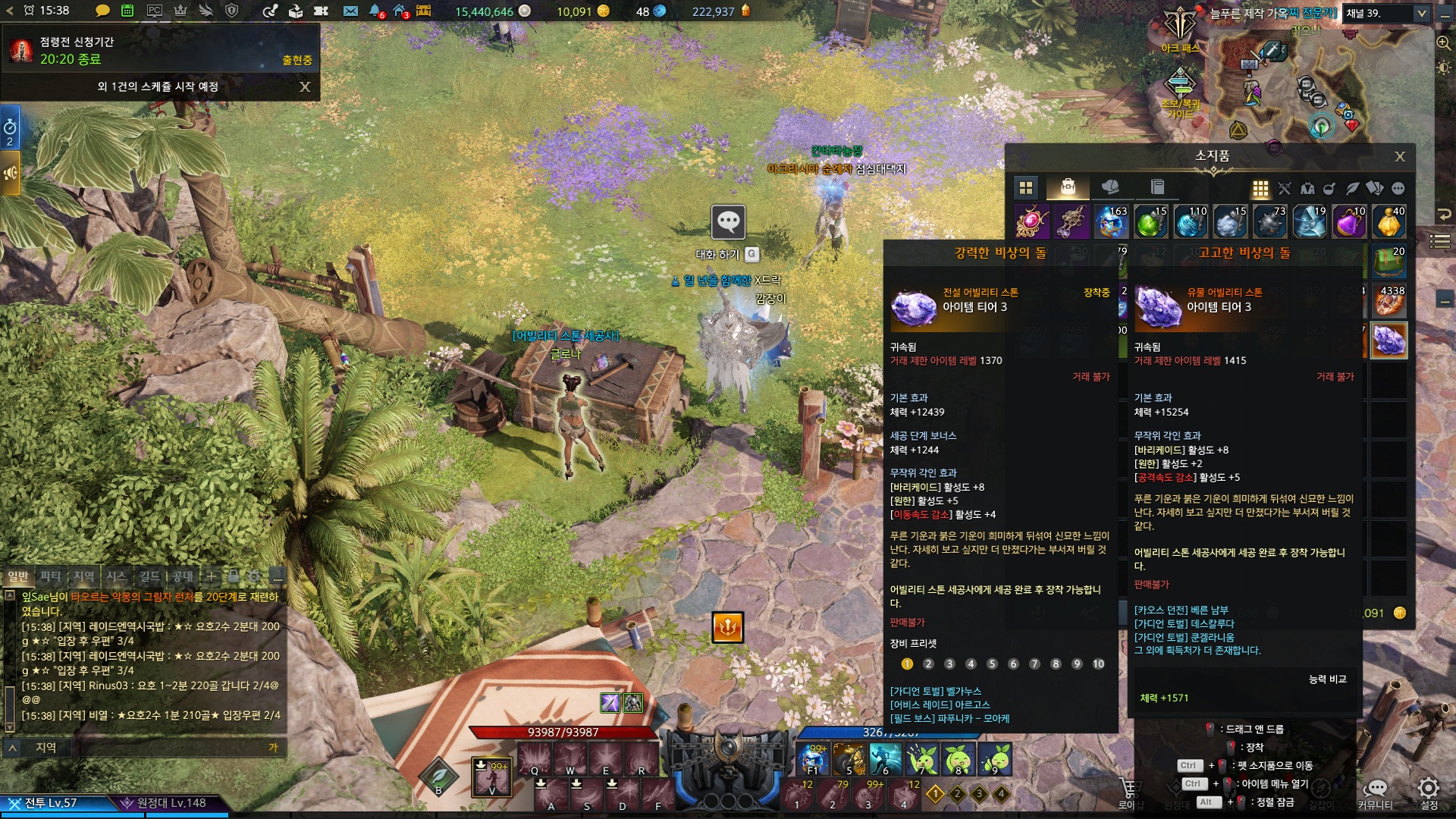
Task: Close the 소지품 inventory window
Action: click(x=1400, y=156)
